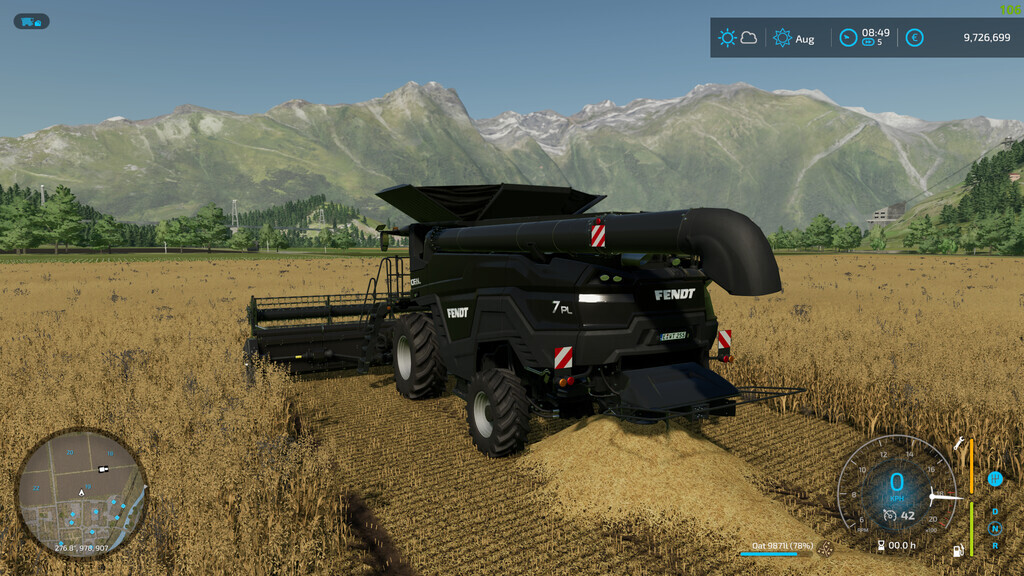Click the blue clock icon
Screen dimensions: 1024x576
pyautogui.click(x=848, y=38)
